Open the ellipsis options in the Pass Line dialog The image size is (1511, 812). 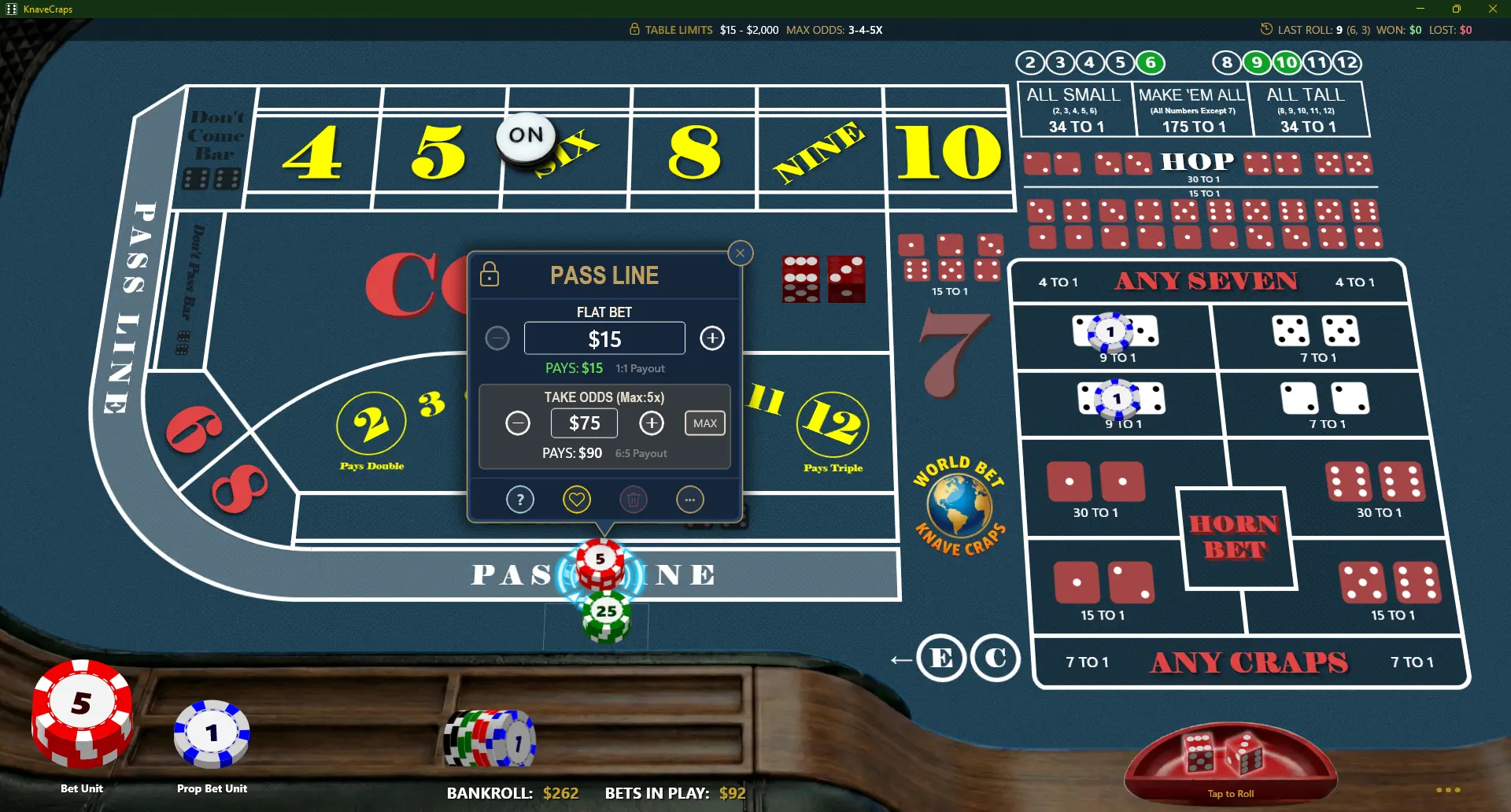point(690,499)
